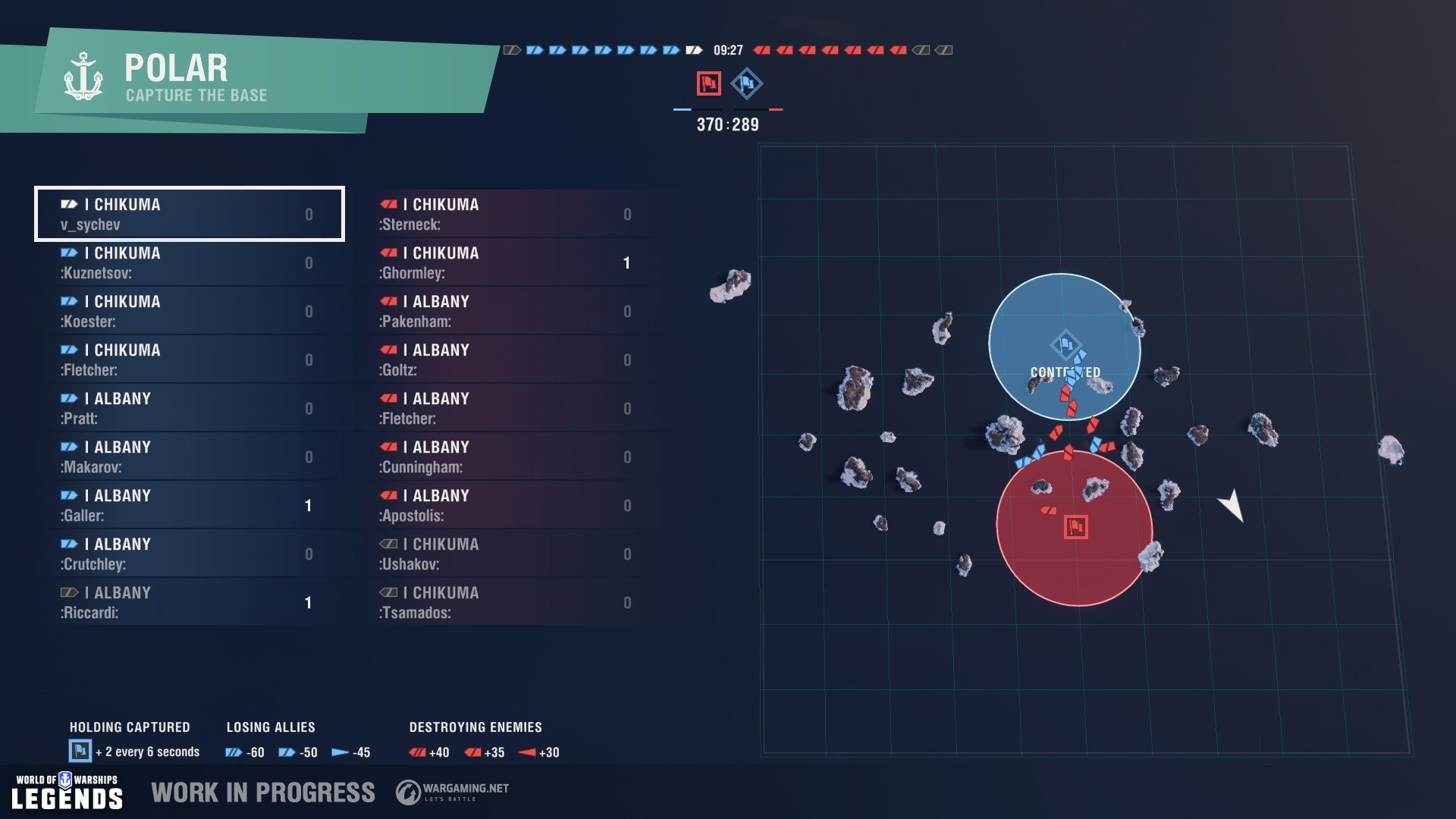Image resolution: width=1456 pixels, height=819 pixels.
Task: Click the anchor icon in the POLAR banner
Action: [x=83, y=76]
